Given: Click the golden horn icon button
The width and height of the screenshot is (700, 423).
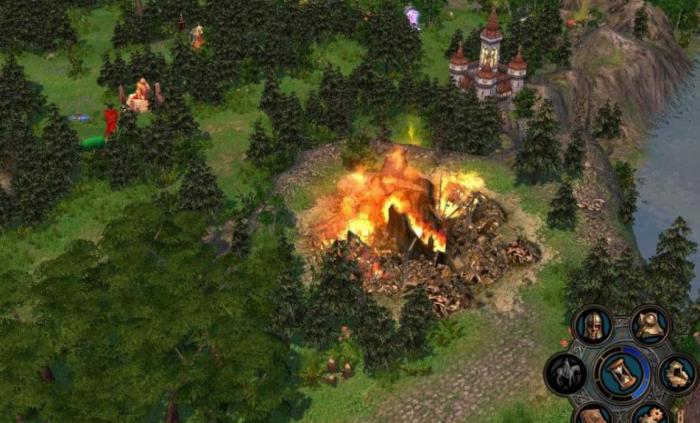Looking at the screenshot, I should tap(651, 324).
